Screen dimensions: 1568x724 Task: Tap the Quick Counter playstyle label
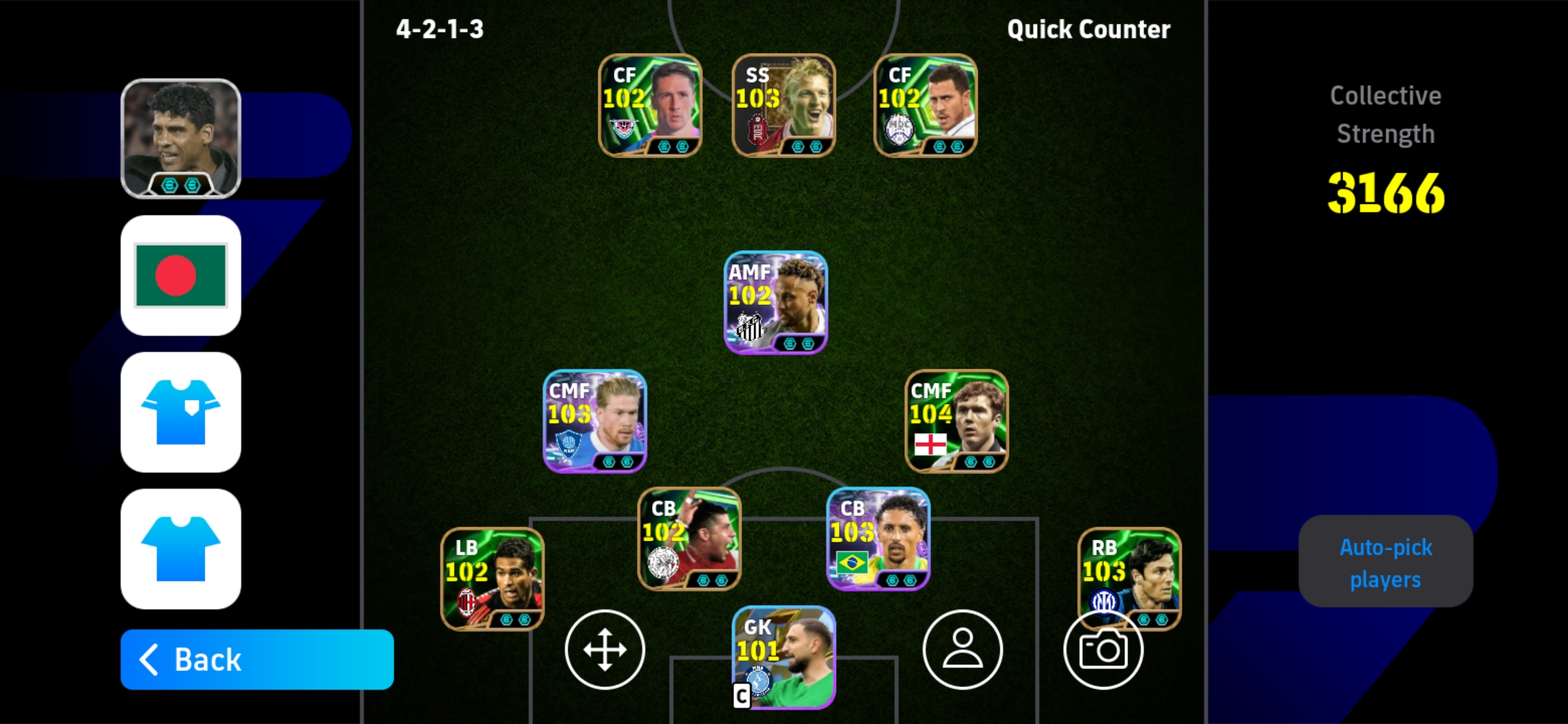[x=1088, y=29]
